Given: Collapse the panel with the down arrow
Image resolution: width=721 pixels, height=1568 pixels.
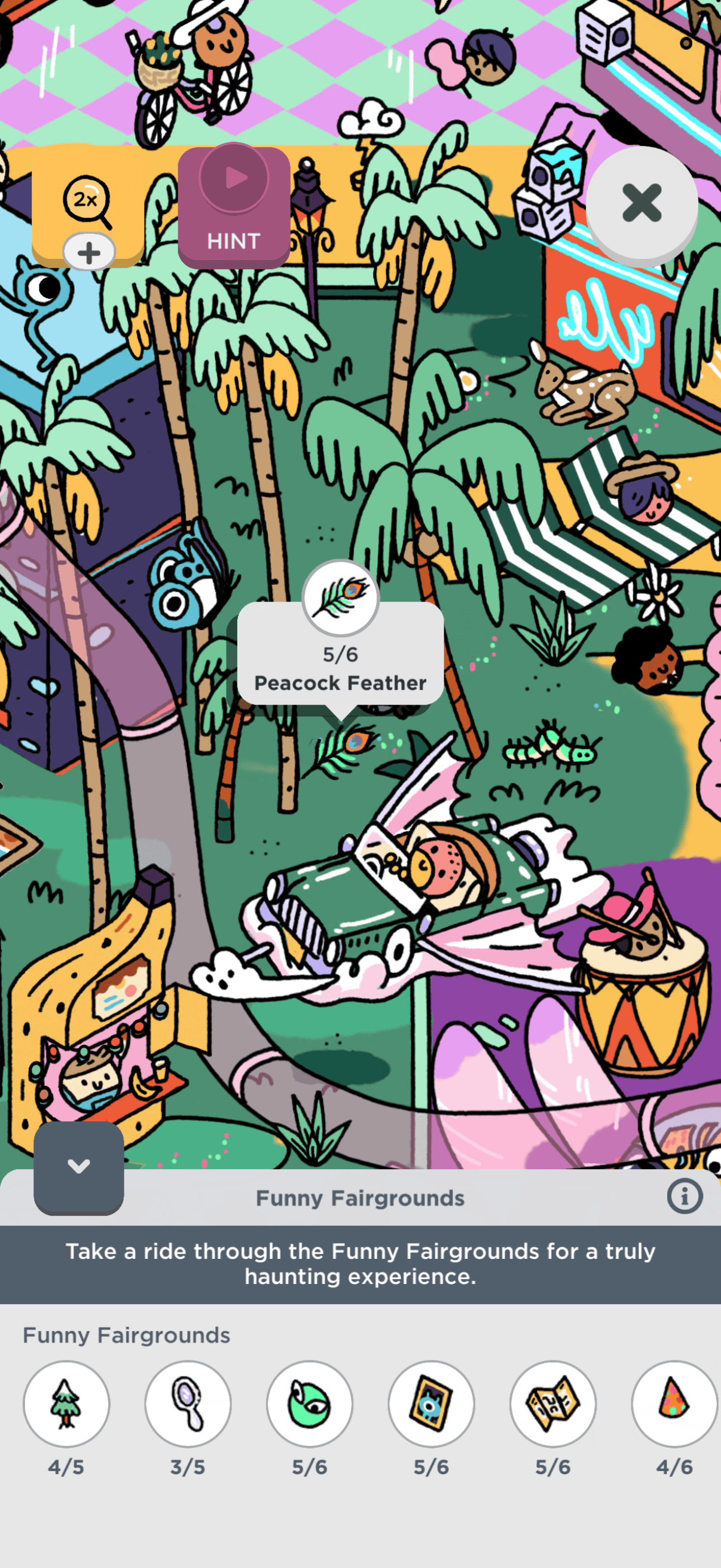Looking at the screenshot, I should click(78, 1167).
